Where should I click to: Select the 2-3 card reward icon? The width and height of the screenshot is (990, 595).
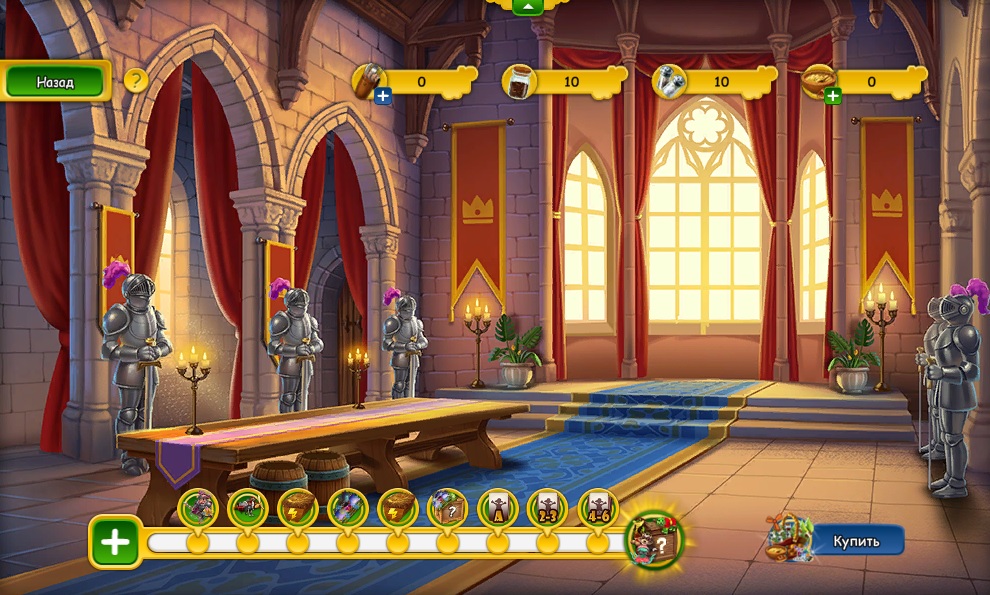548,508
